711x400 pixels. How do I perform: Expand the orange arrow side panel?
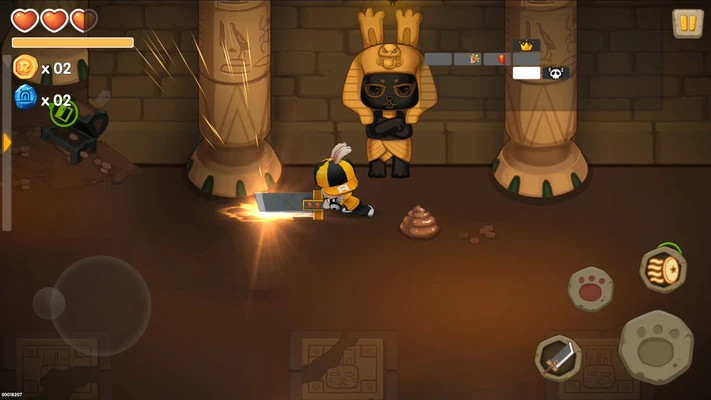7,143
